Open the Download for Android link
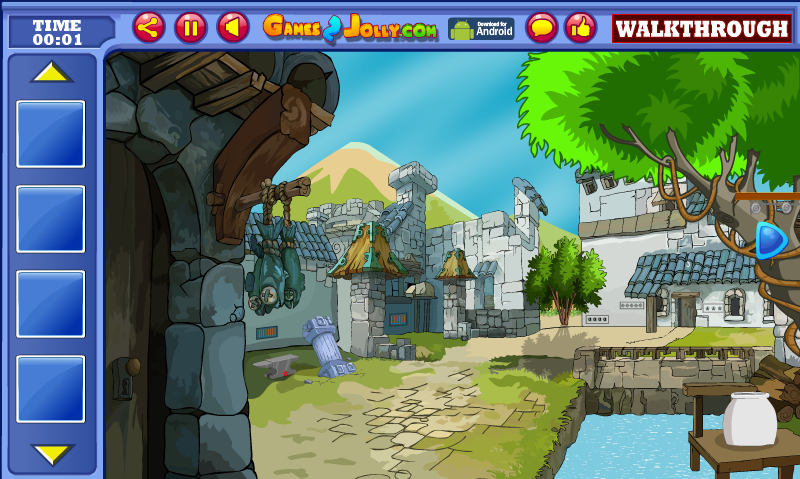This screenshot has height=479, width=800. [x=480, y=29]
